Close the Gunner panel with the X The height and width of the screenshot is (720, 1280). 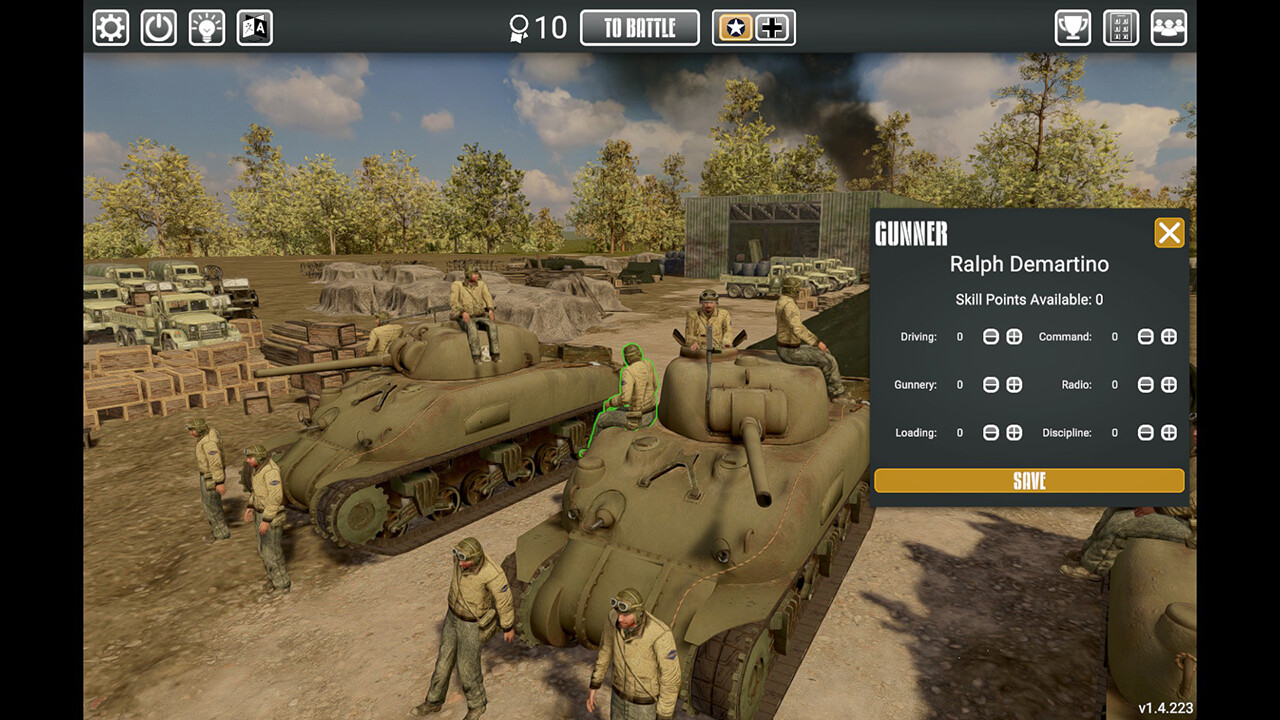pyautogui.click(x=1168, y=232)
